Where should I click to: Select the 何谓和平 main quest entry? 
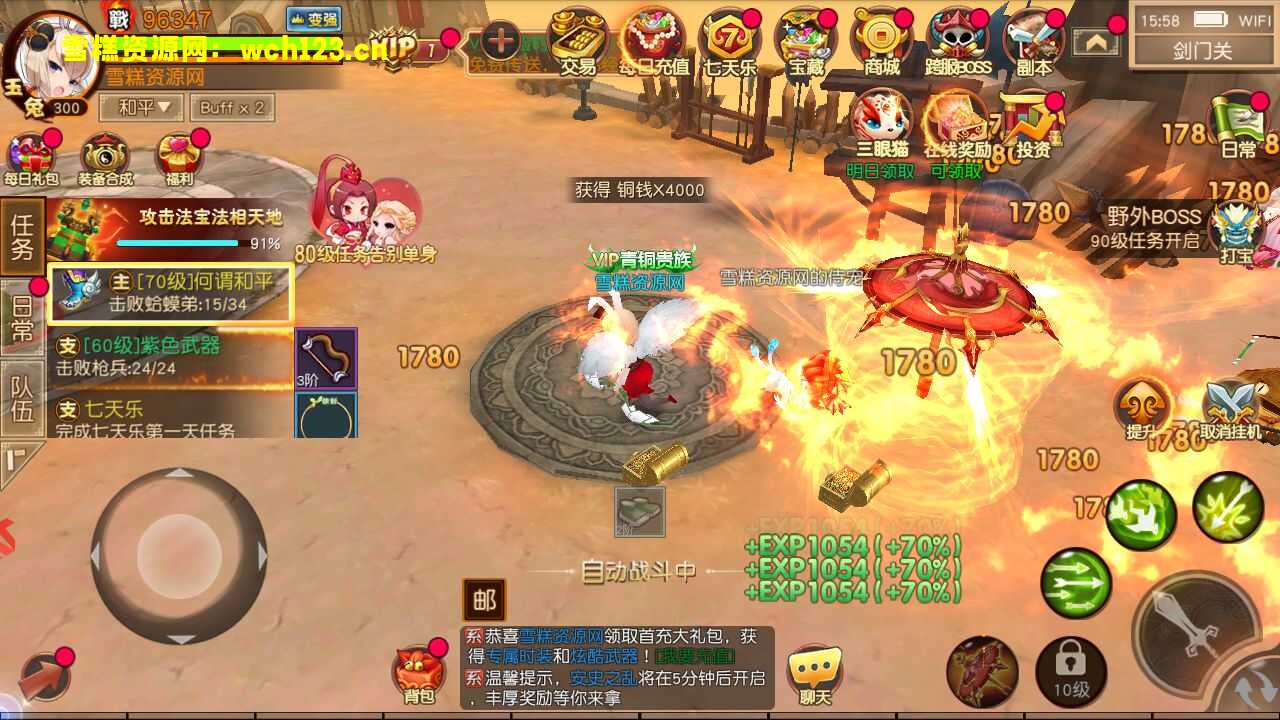coord(171,293)
